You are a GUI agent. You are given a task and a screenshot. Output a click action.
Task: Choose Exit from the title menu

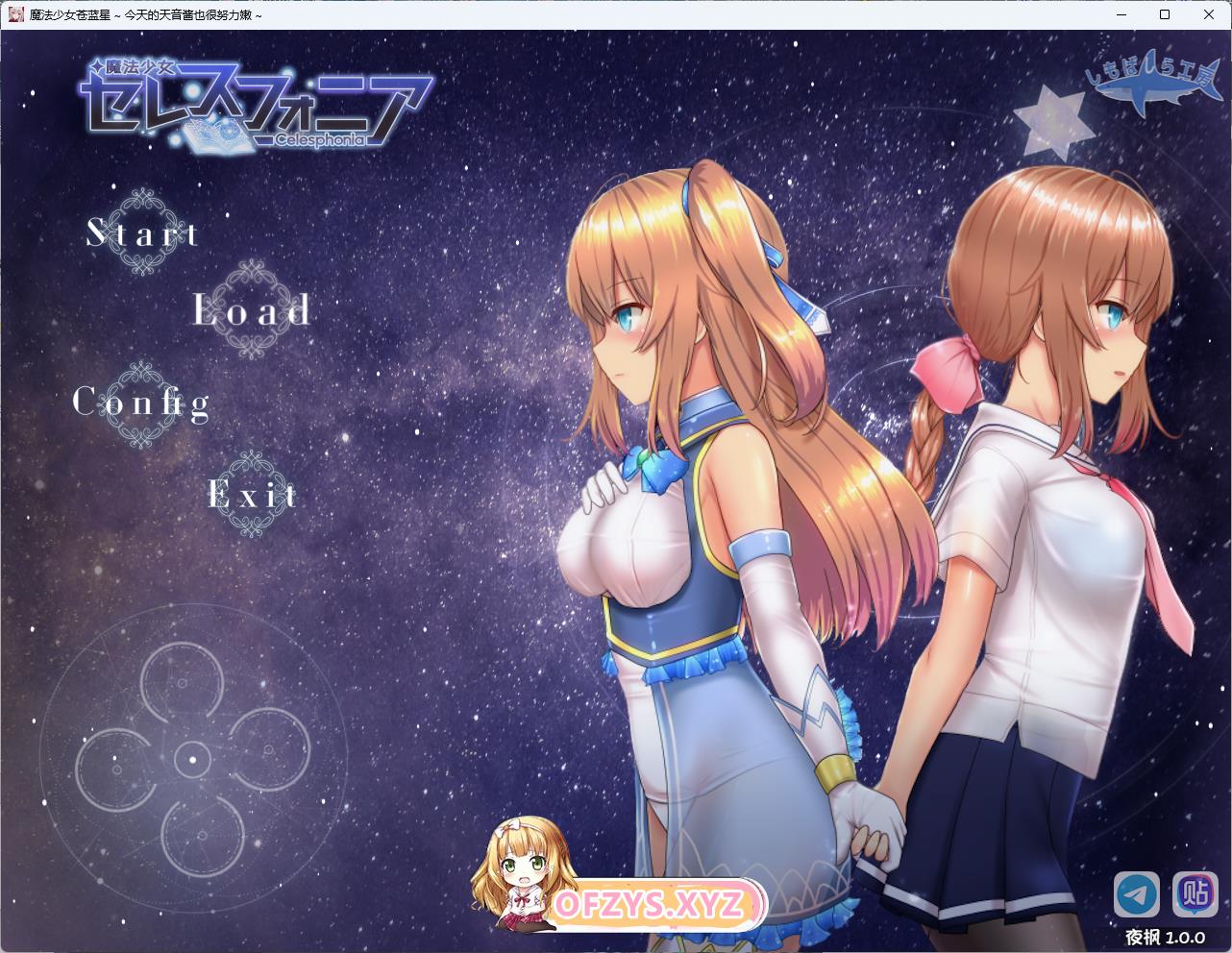(252, 495)
